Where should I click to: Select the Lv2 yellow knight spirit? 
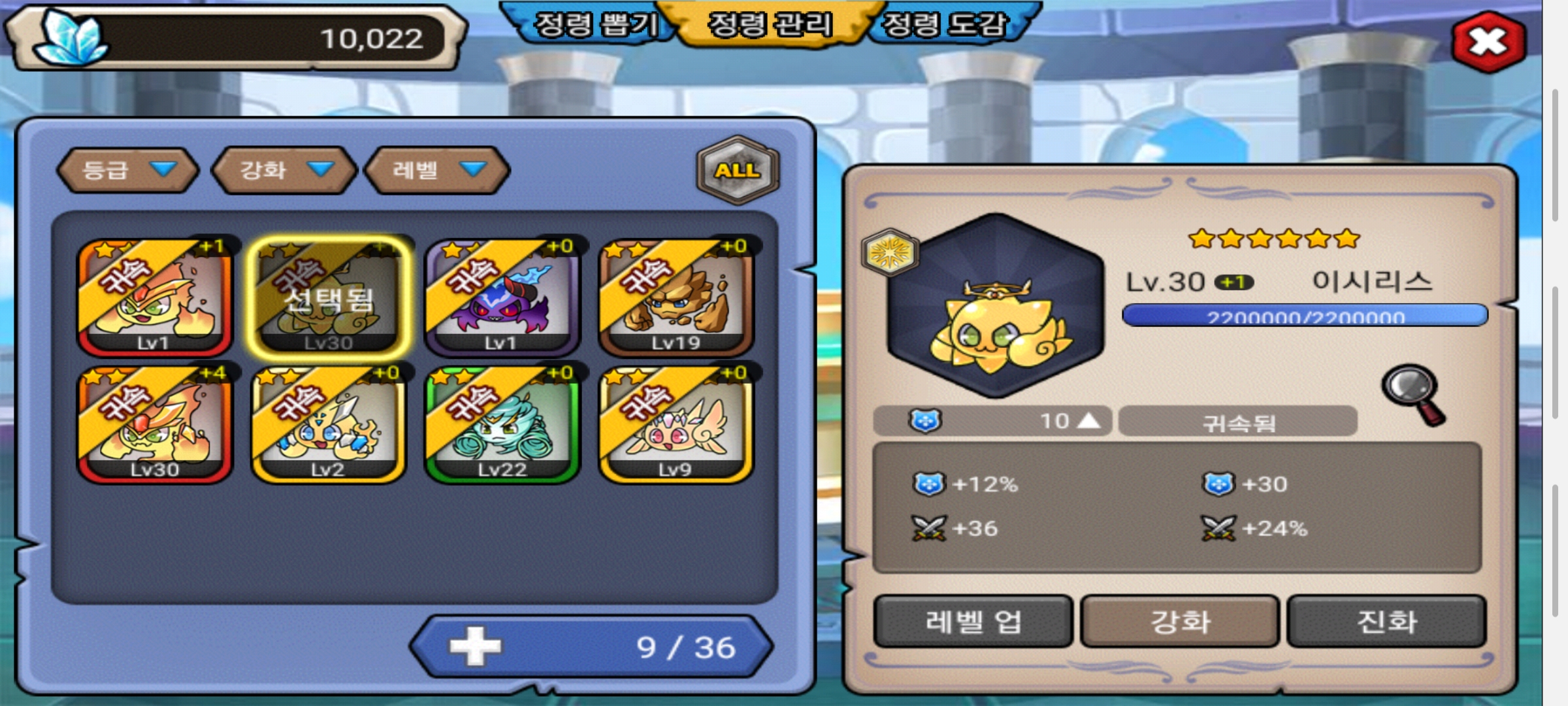[x=328, y=425]
